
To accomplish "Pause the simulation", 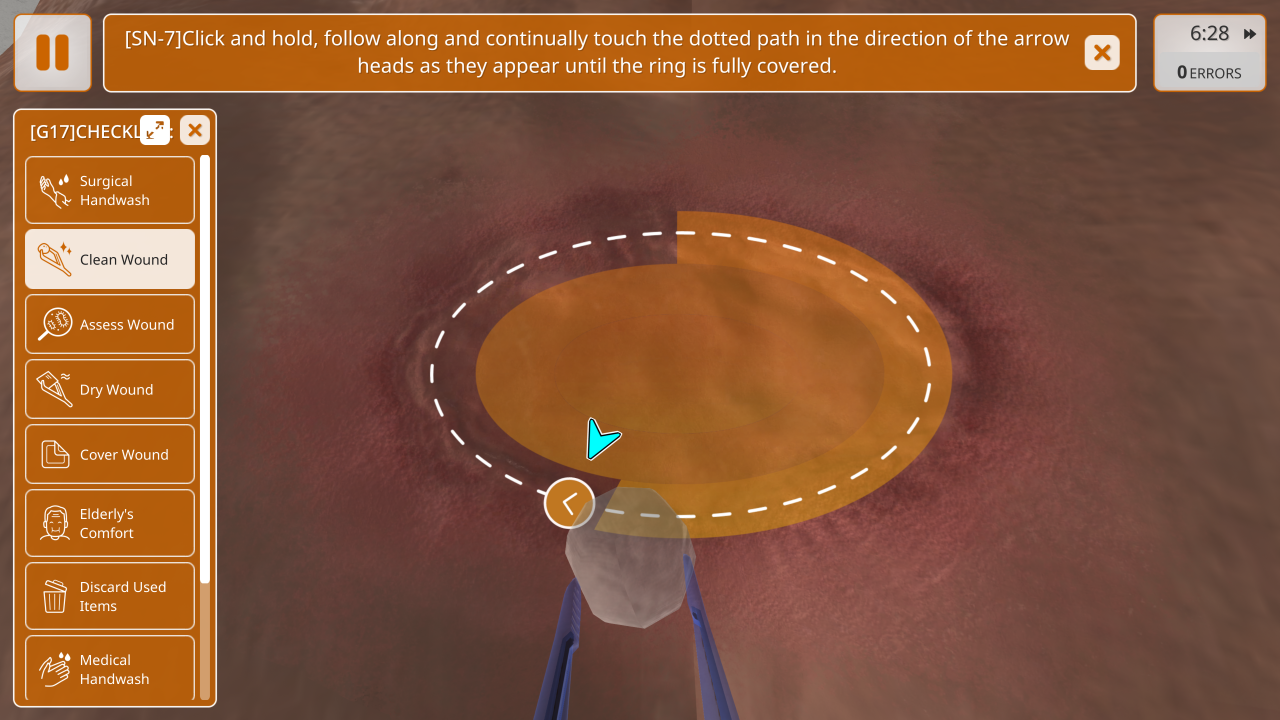I will point(52,53).
